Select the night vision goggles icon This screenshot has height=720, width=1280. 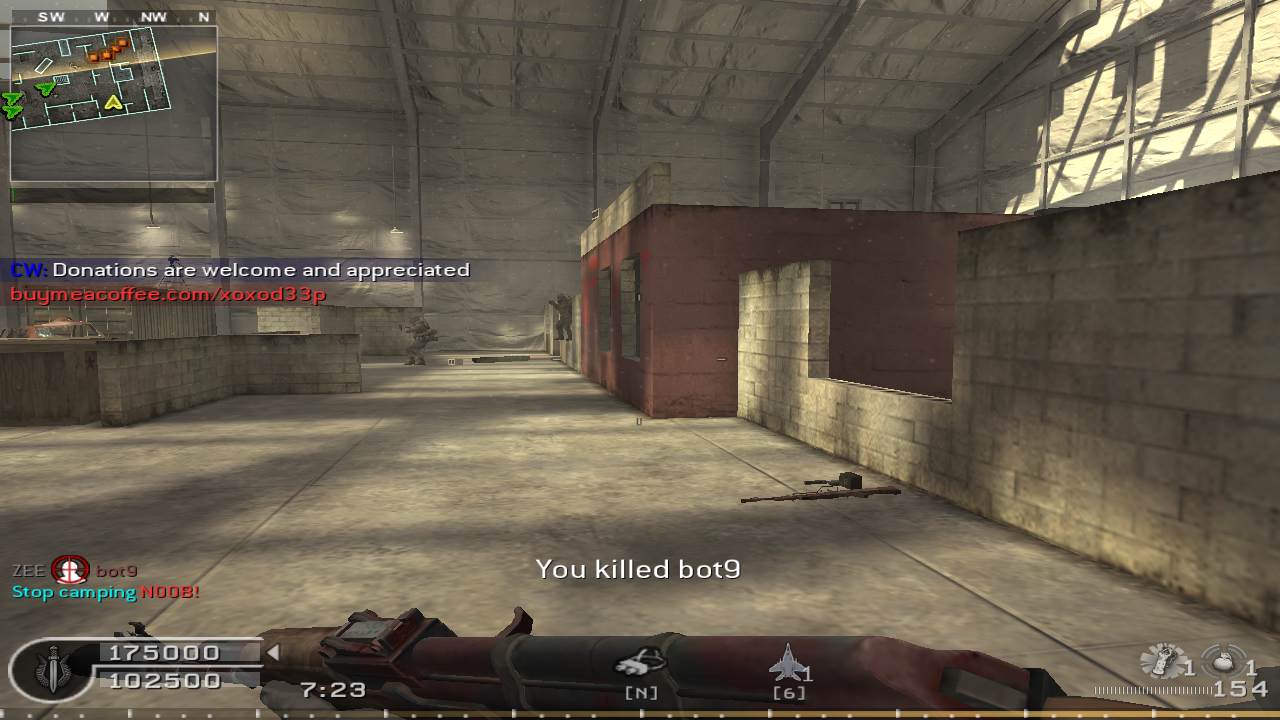click(640, 660)
